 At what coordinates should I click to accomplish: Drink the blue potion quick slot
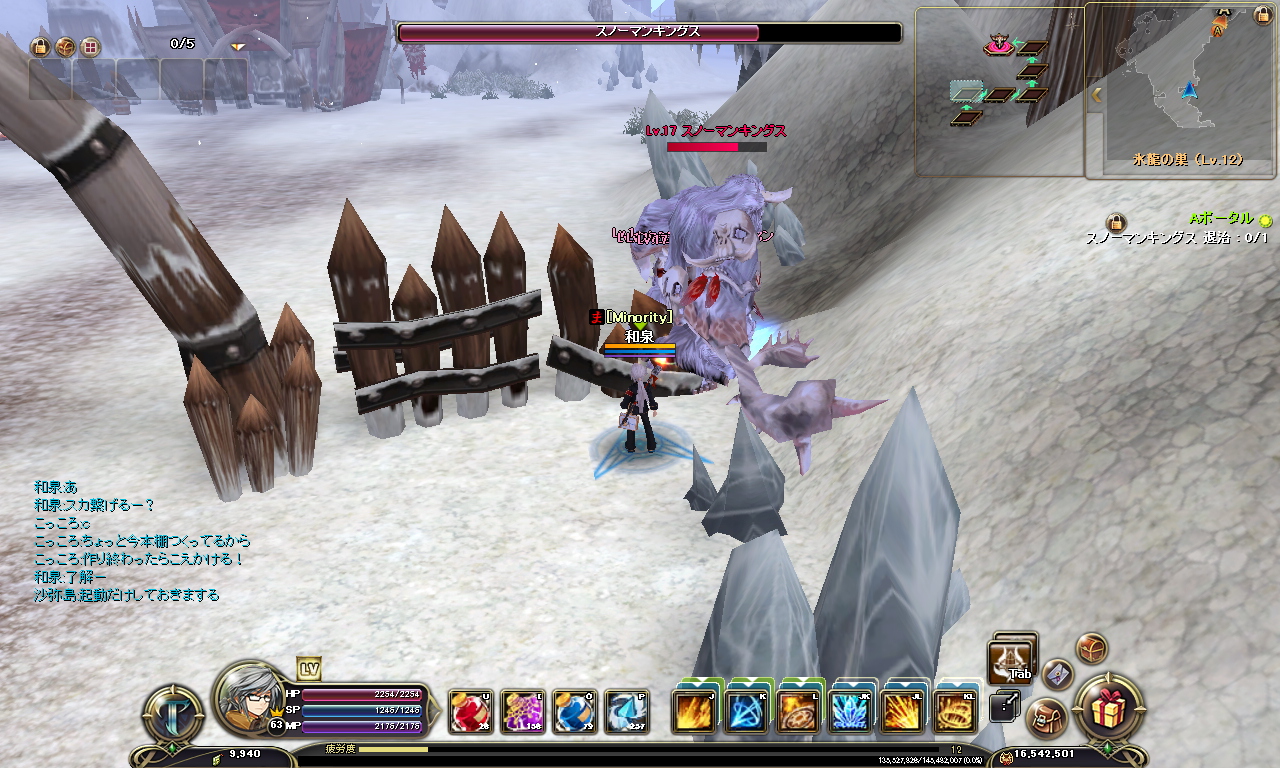pos(574,712)
